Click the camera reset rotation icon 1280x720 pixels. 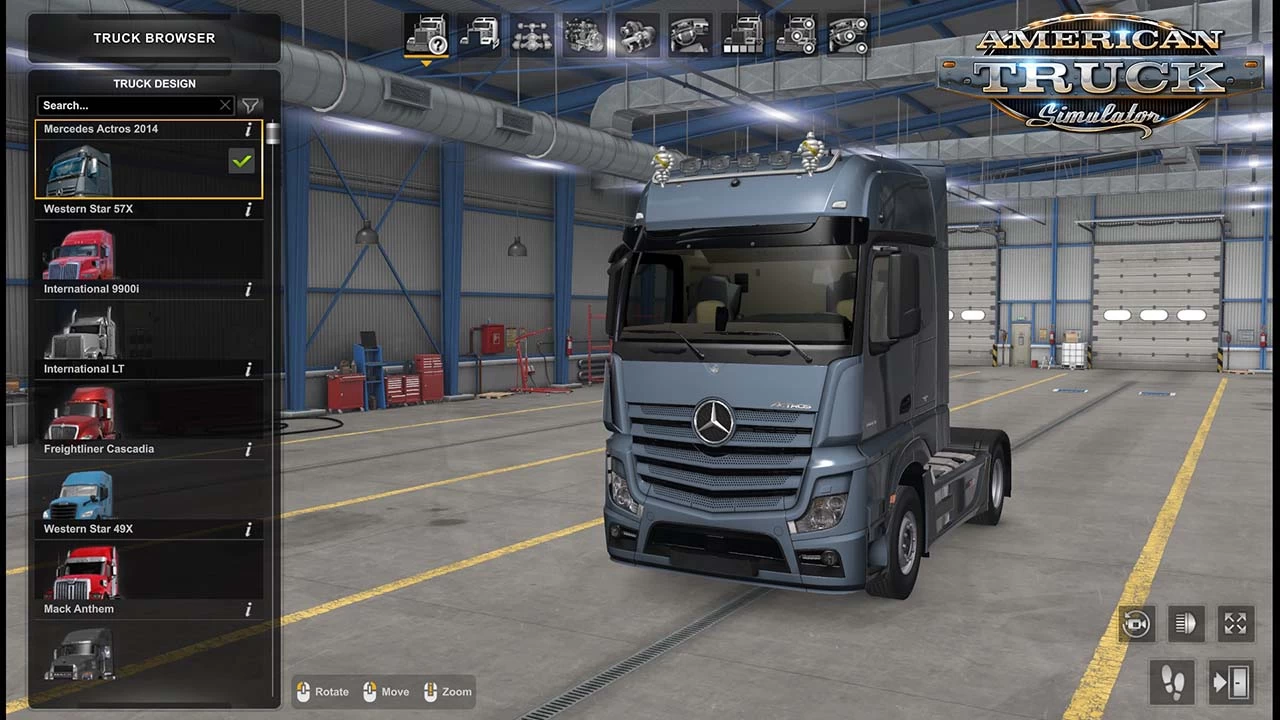pyautogui.click(x=1137, y=623)
